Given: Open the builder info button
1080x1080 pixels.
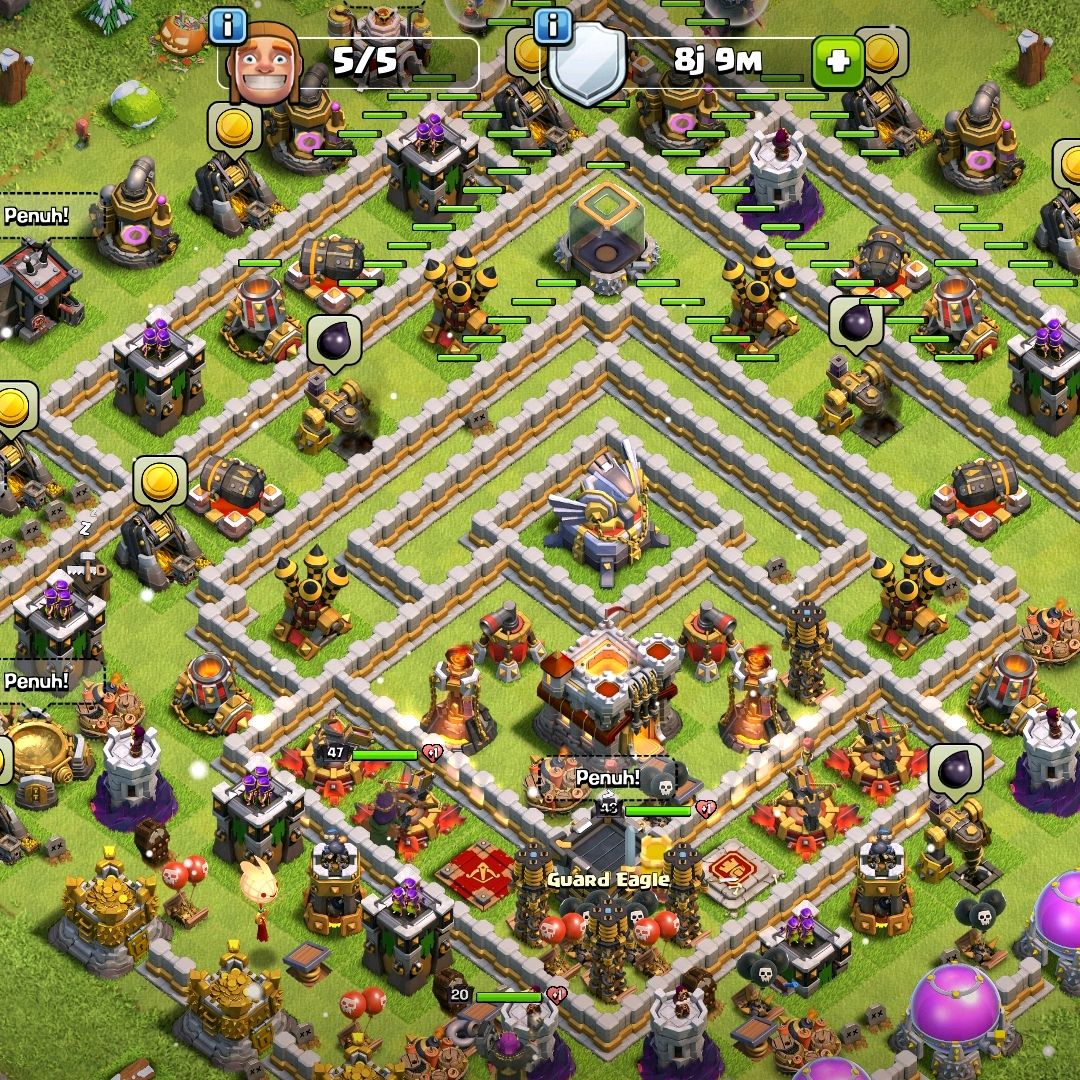Looking at the screenshot, I should (x=229, y=25).
